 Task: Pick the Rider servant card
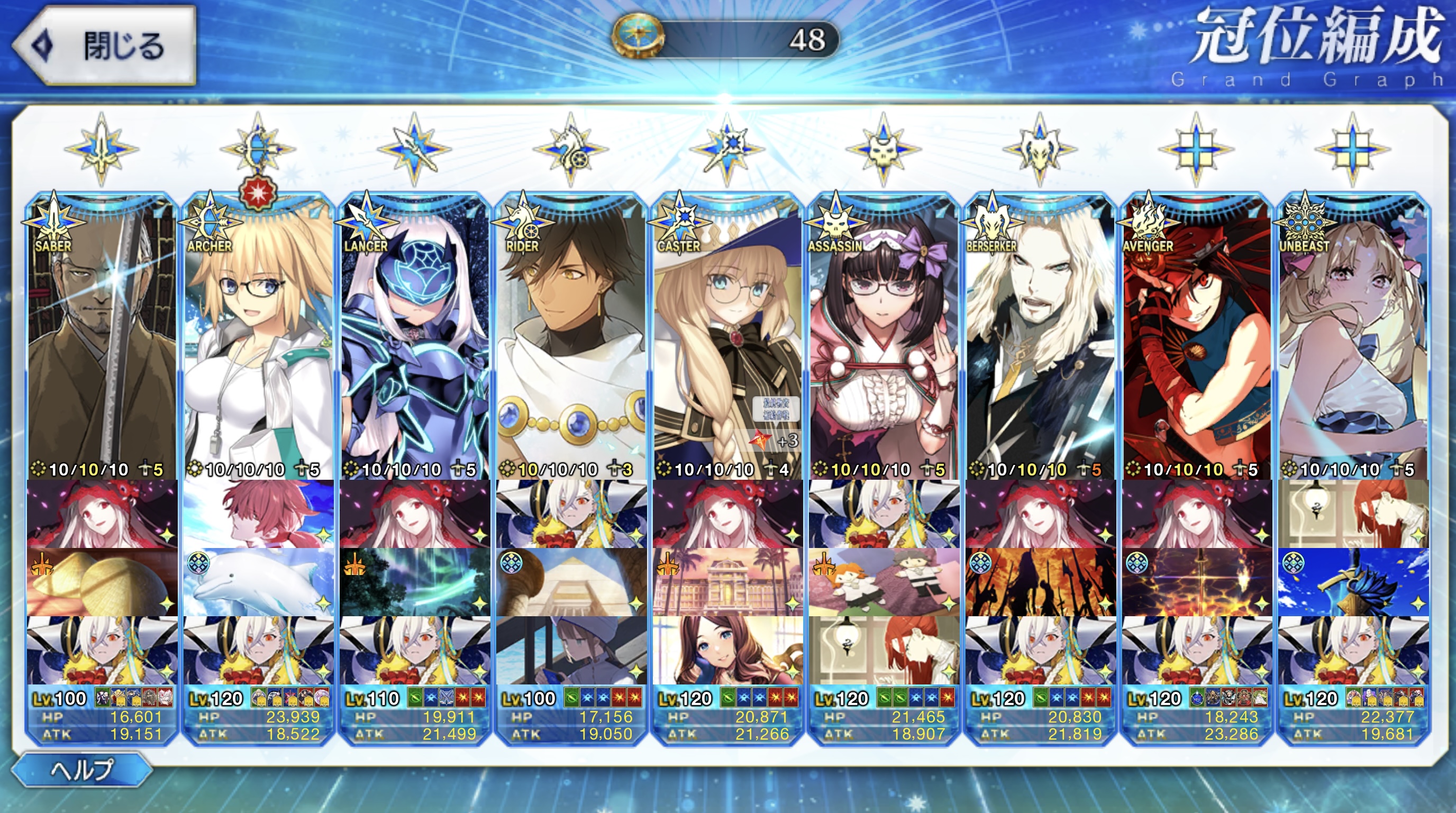point(571,339)
